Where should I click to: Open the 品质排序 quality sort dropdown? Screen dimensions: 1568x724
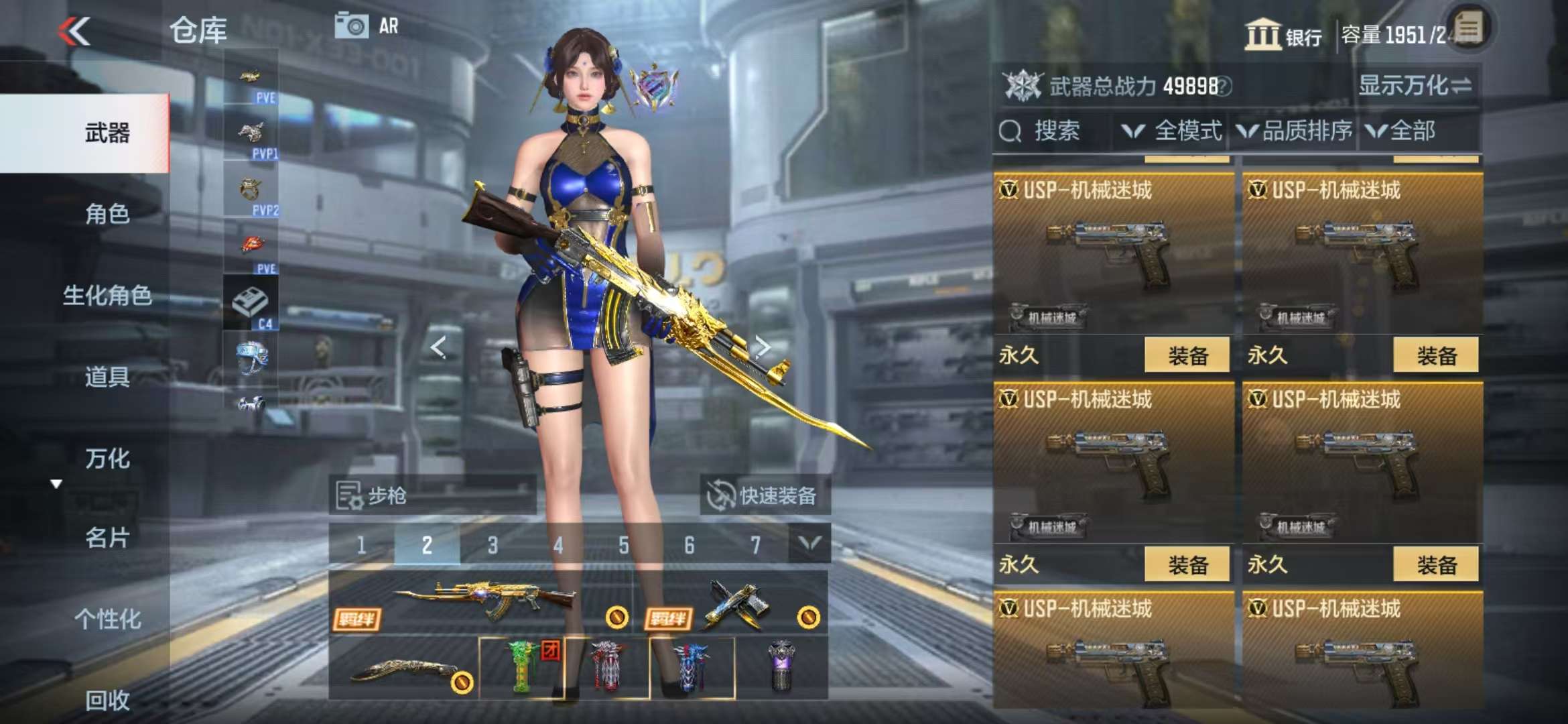[1295, 131]
